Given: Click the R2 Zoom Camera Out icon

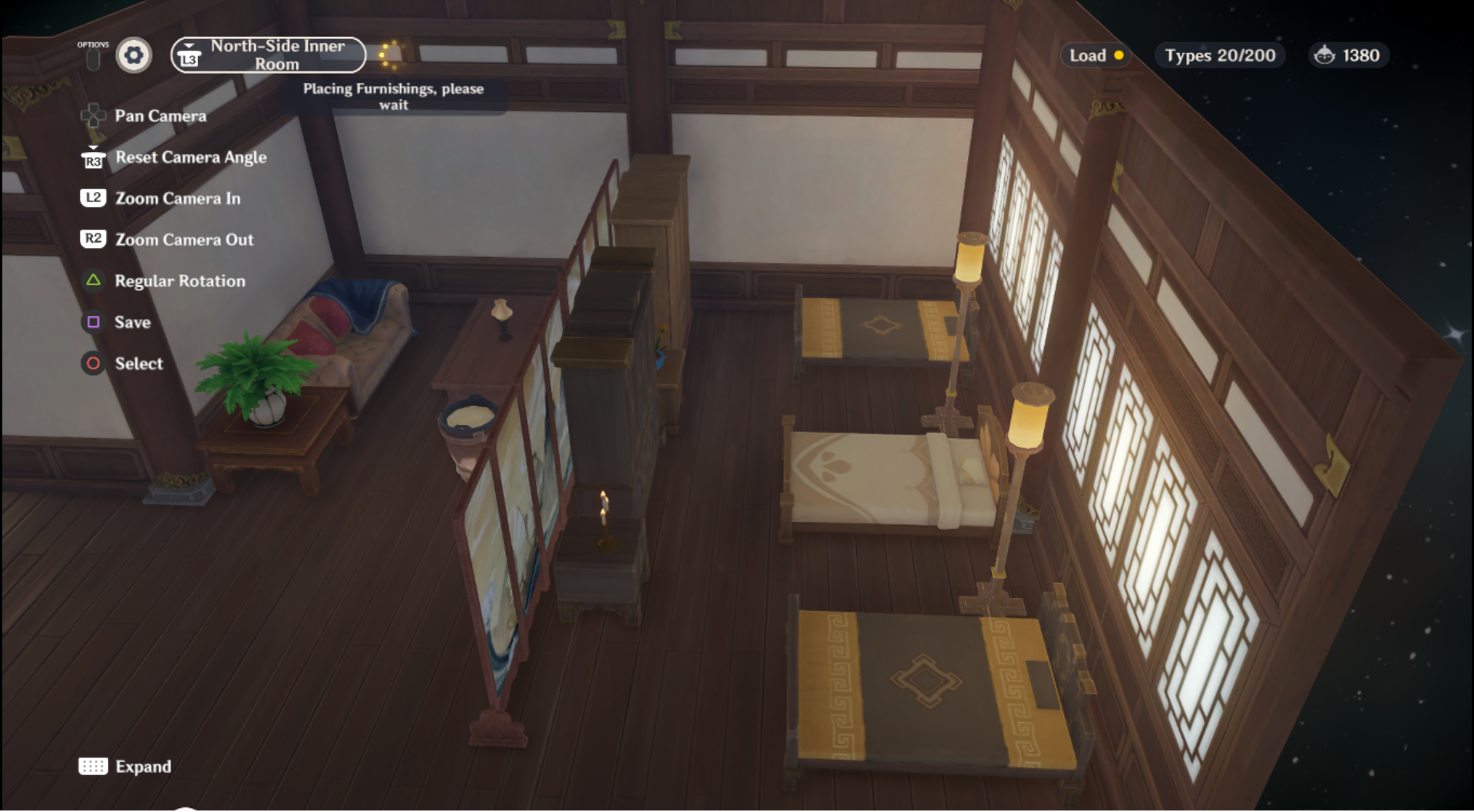Looking at the screenshot, I should (x=93, y=239).
